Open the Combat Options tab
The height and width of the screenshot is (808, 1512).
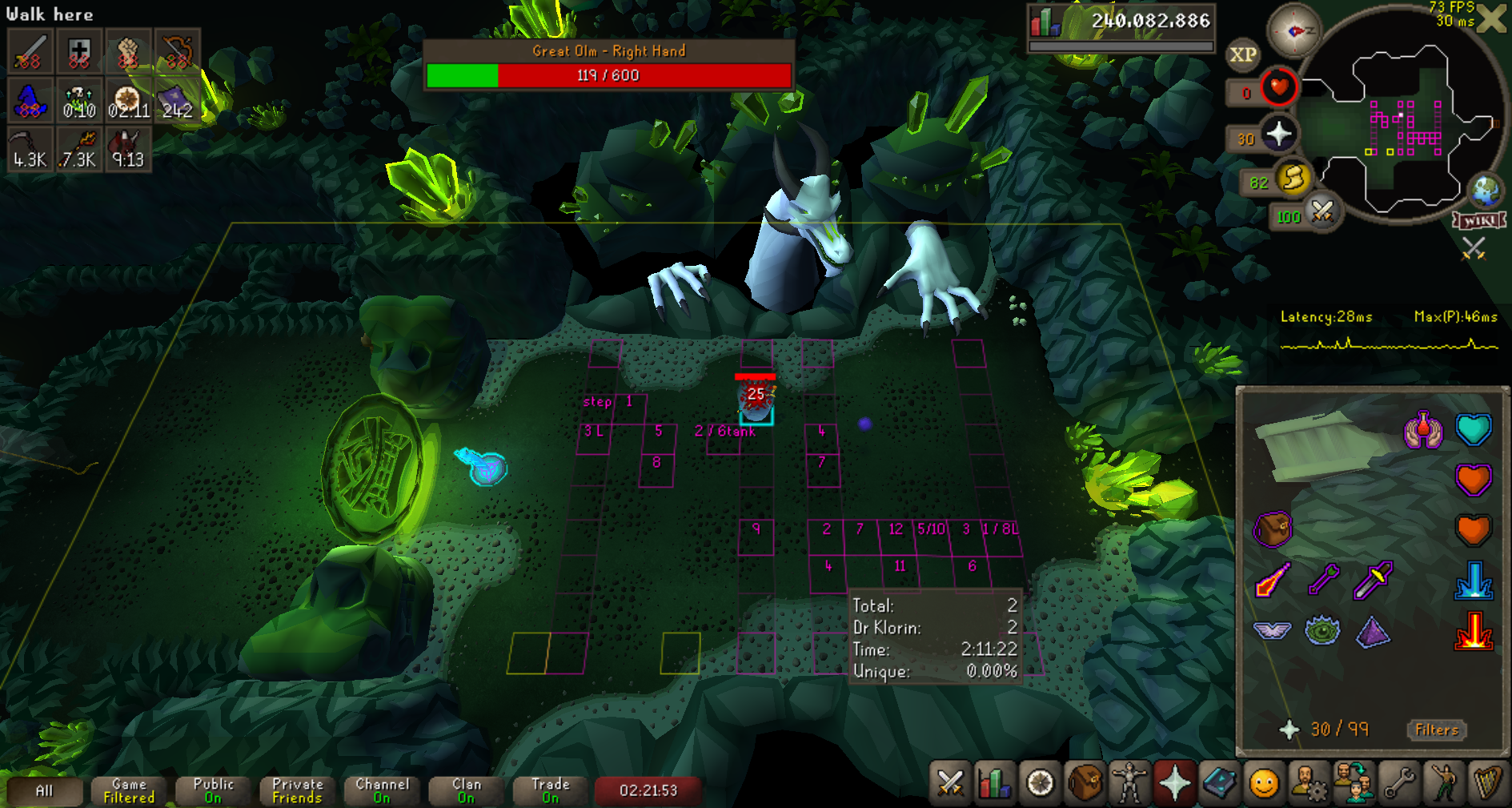(x=950, y=783)
